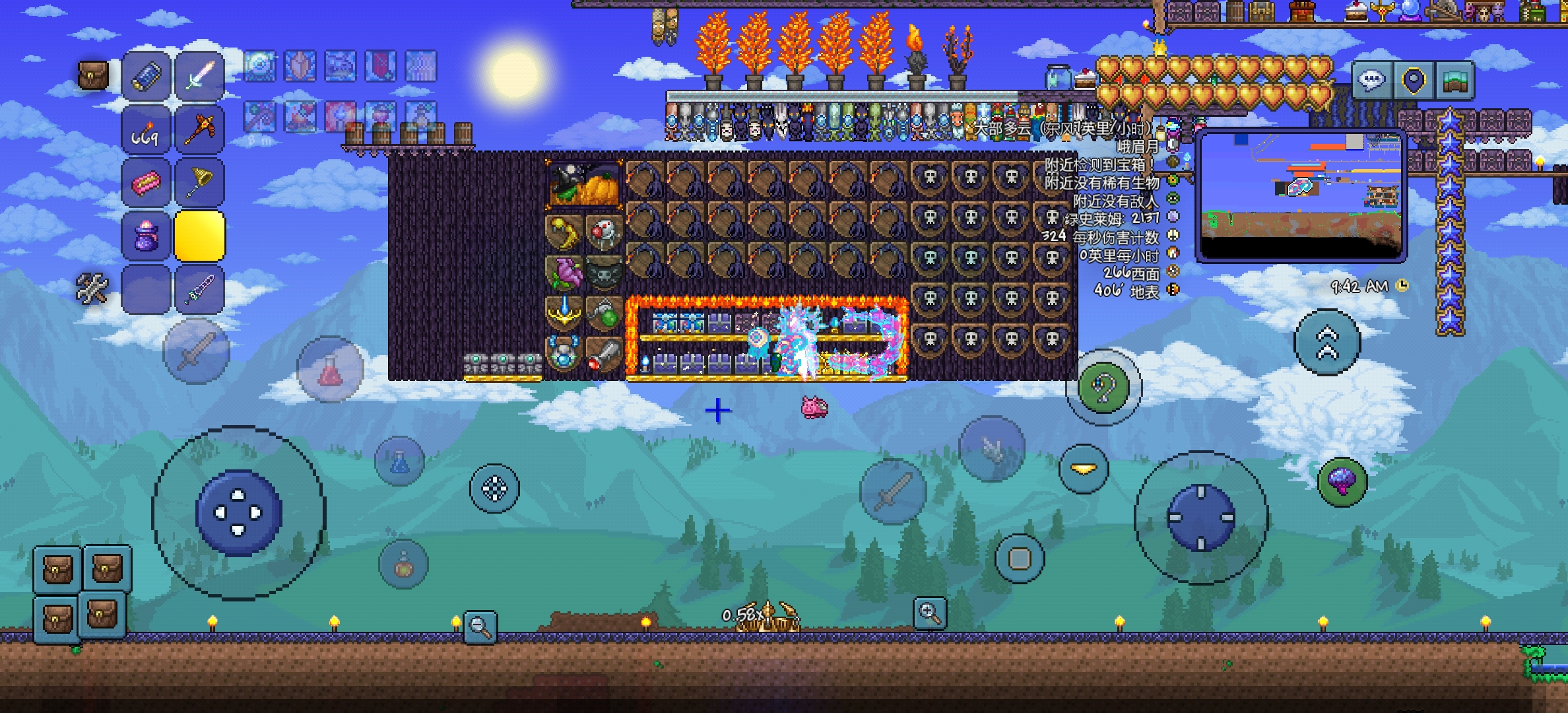The width and height of the screenshot is (1568, 713).
Task: Choose the golden bug net slot
Action: click(199, 183)
